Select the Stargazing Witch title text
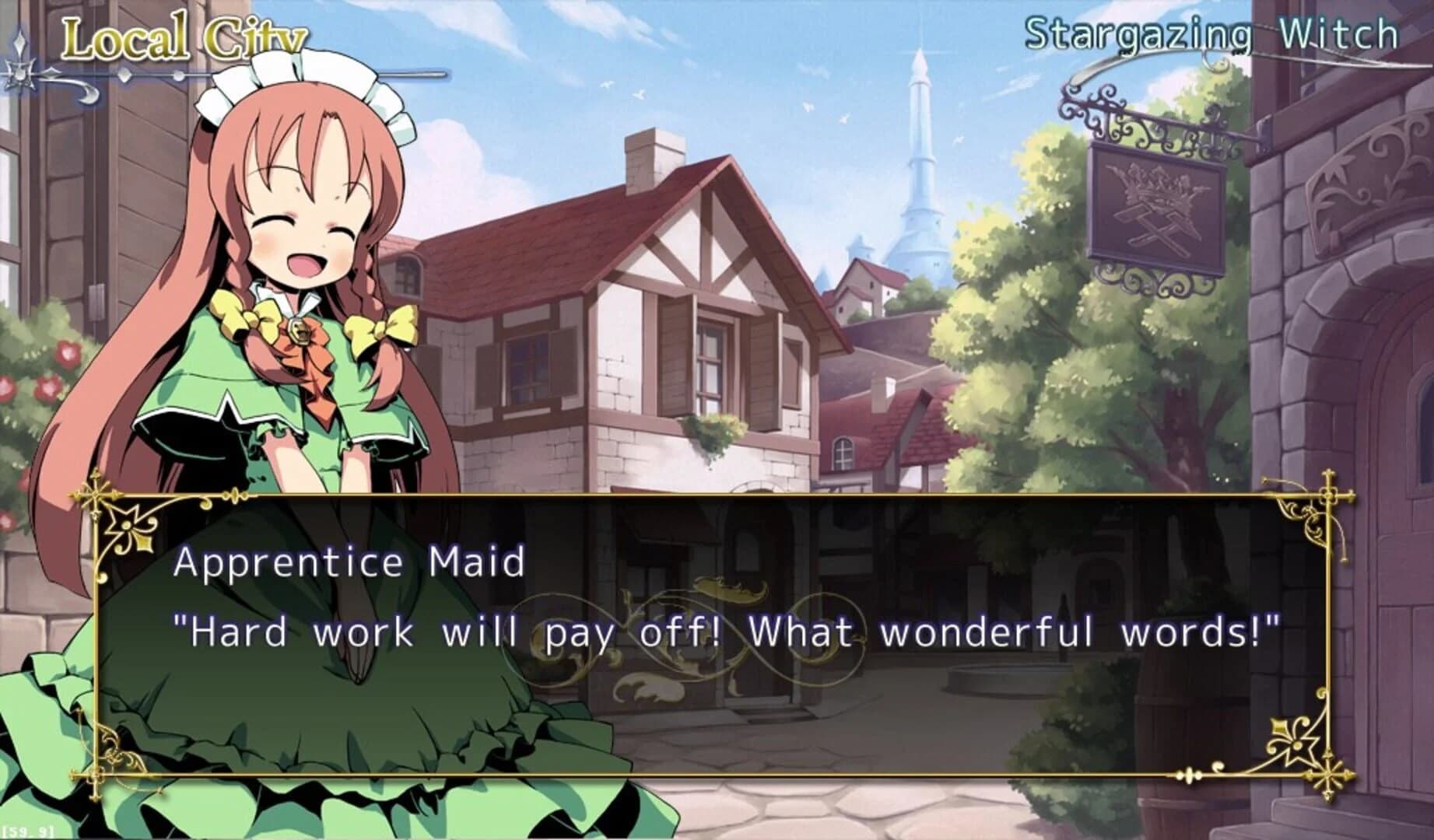 tap(1214, 33)
